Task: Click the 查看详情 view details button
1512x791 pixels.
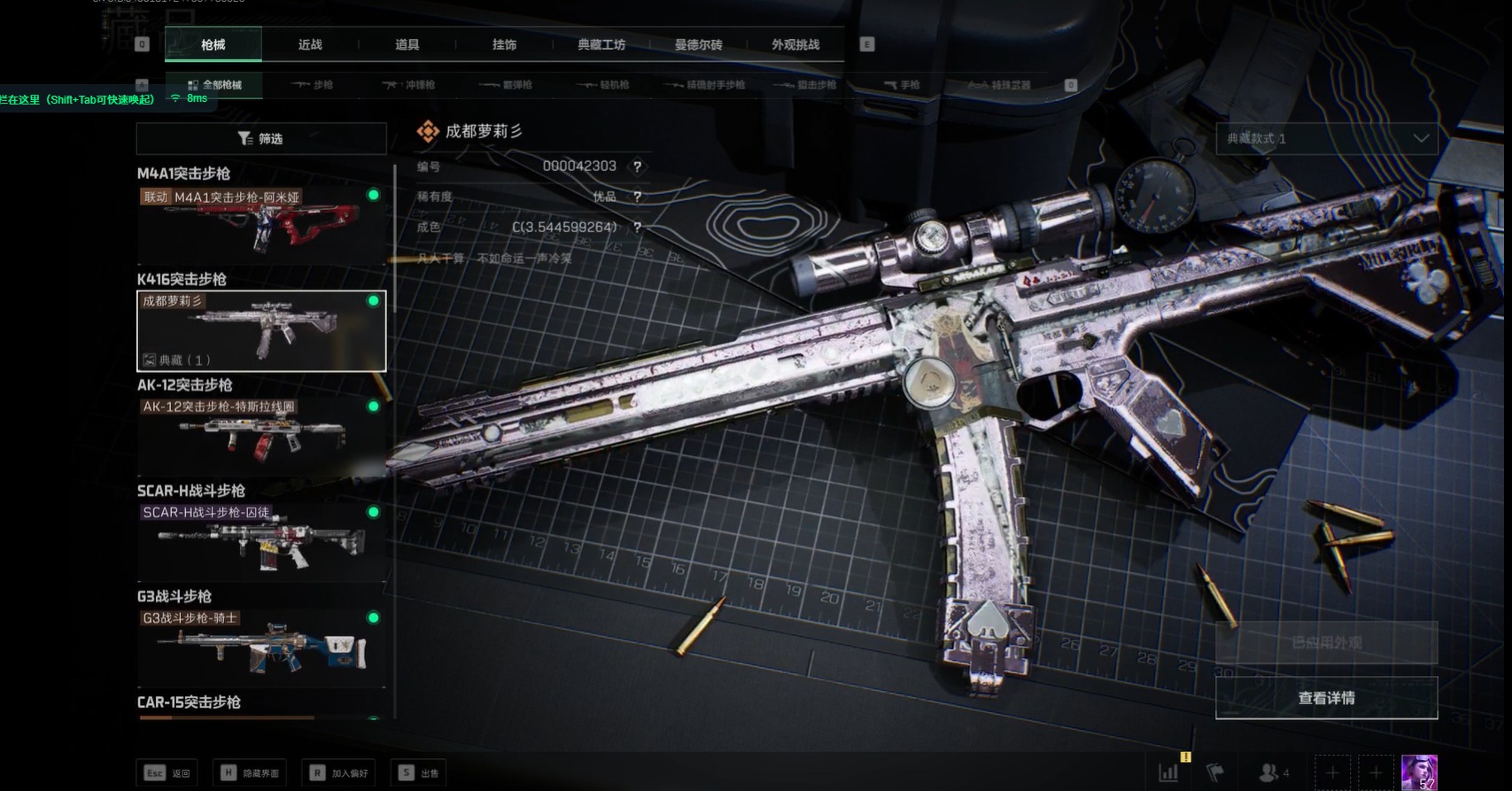Action: pyautogui.click(x=1326, y=698)
